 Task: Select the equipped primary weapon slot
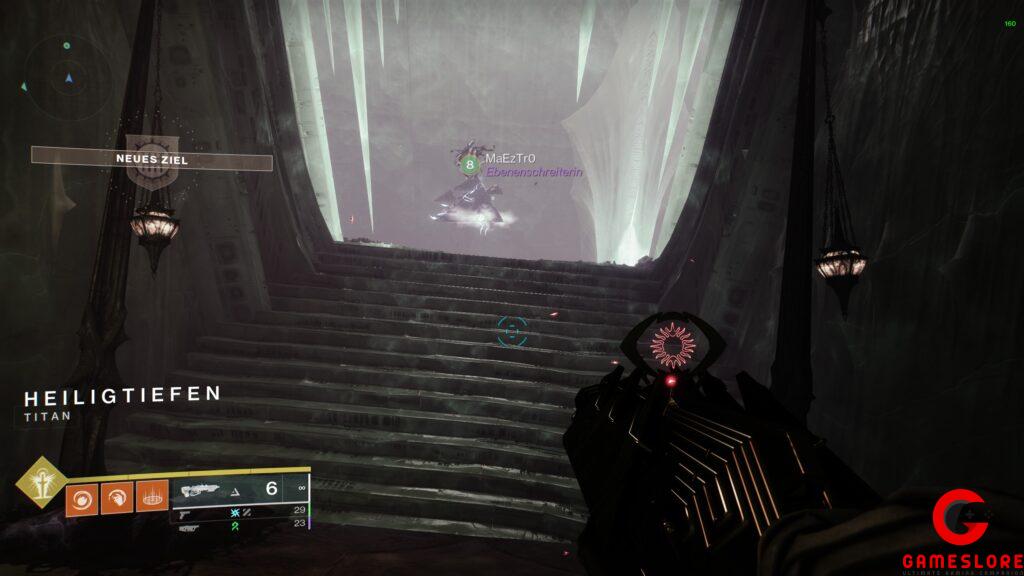click(239, 489)
